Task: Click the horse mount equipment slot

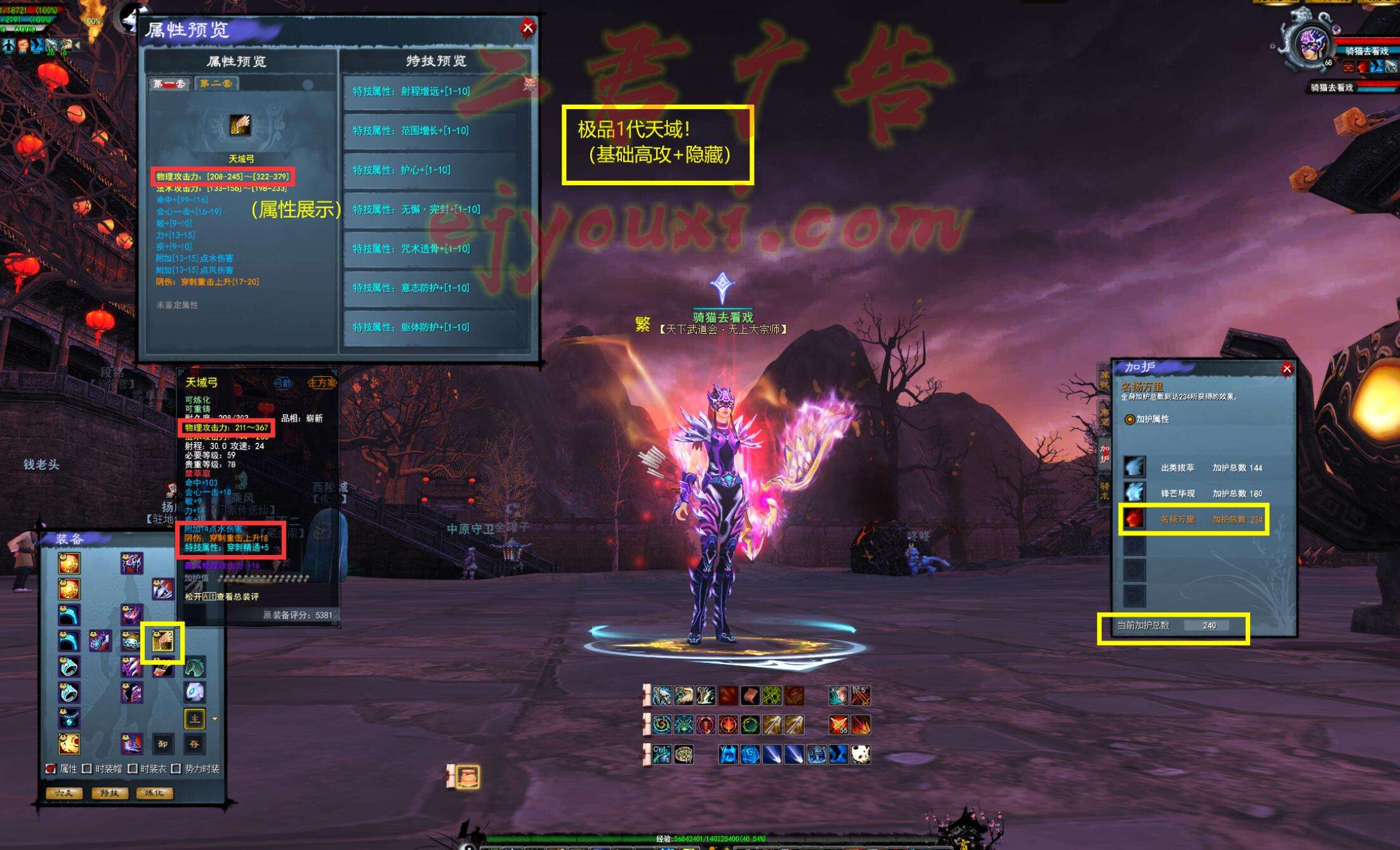Action: [194, 667]
